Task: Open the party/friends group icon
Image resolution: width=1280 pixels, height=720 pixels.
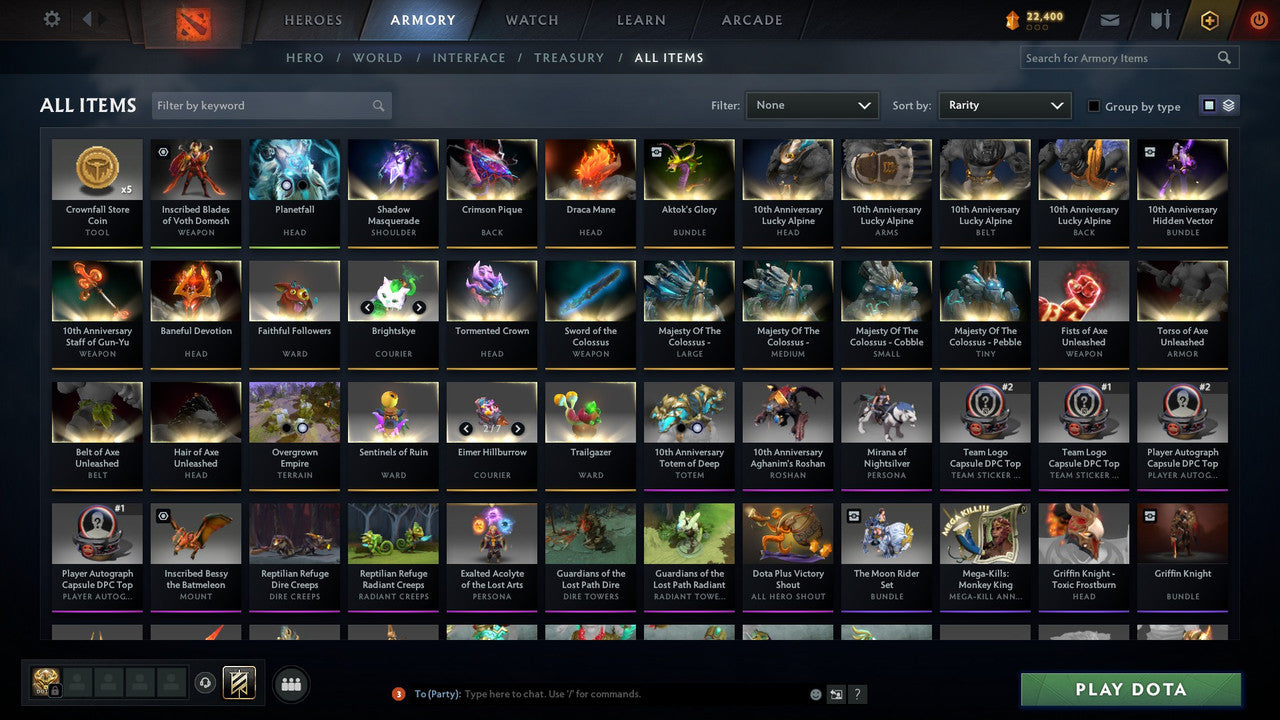Action: tap(290, 684)
